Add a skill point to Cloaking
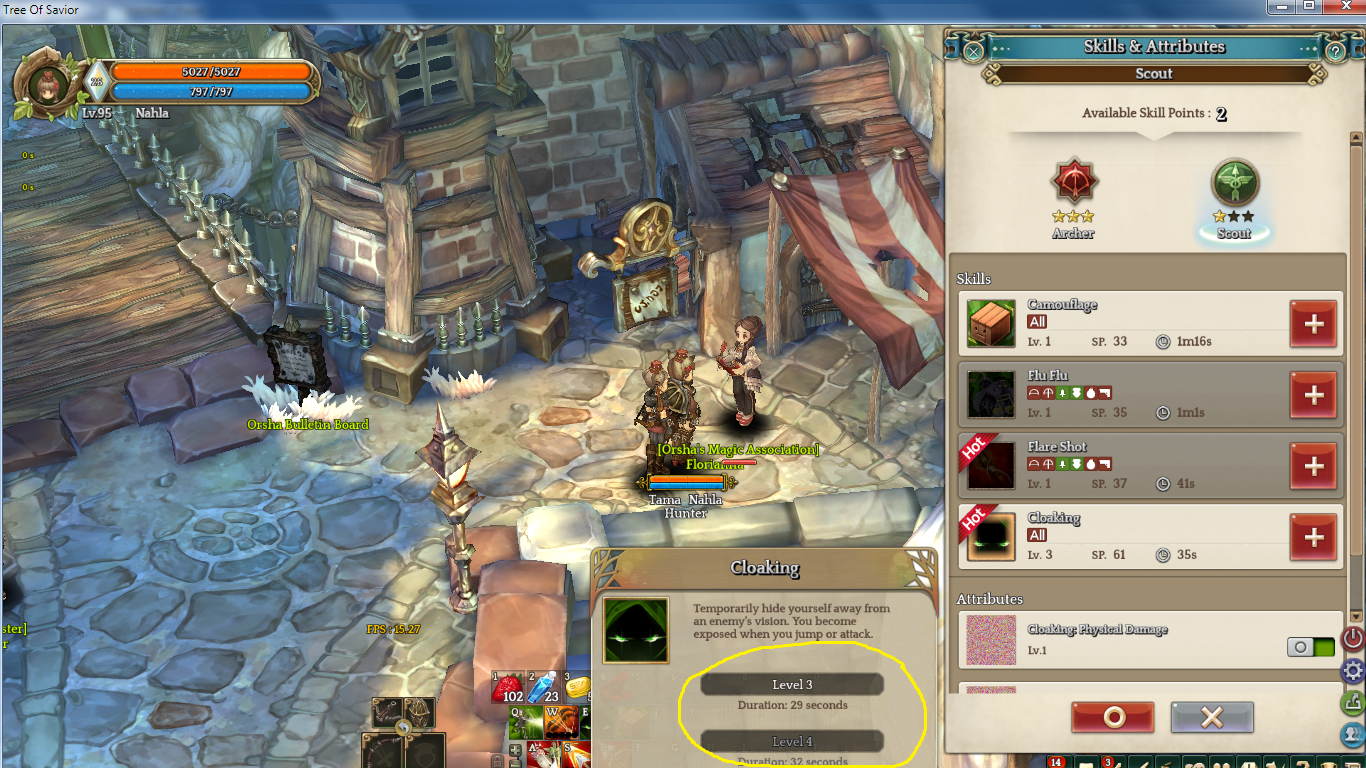The width and height of the screenshot is (1366, 768). pyautogui.click(x=1313, y=537)
